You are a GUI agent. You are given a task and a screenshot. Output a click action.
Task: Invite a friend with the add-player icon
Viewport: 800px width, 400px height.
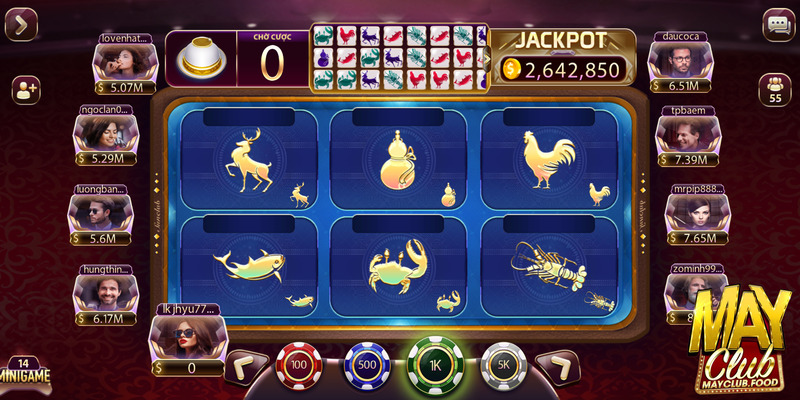click(25, 89)
